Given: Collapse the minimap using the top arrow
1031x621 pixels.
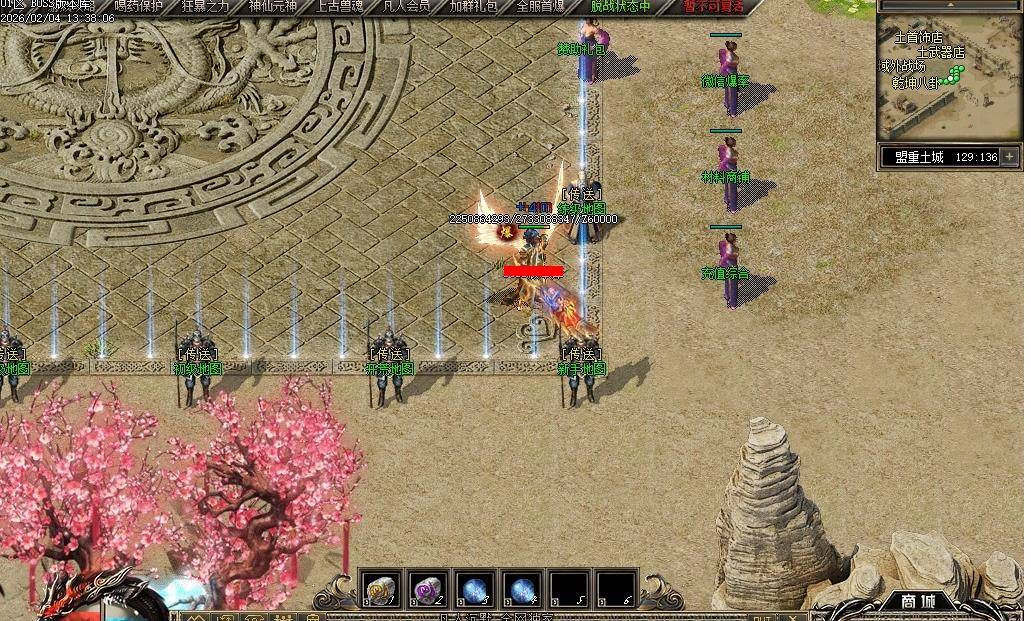Looking at the screenshot, I should coord(950,6).
